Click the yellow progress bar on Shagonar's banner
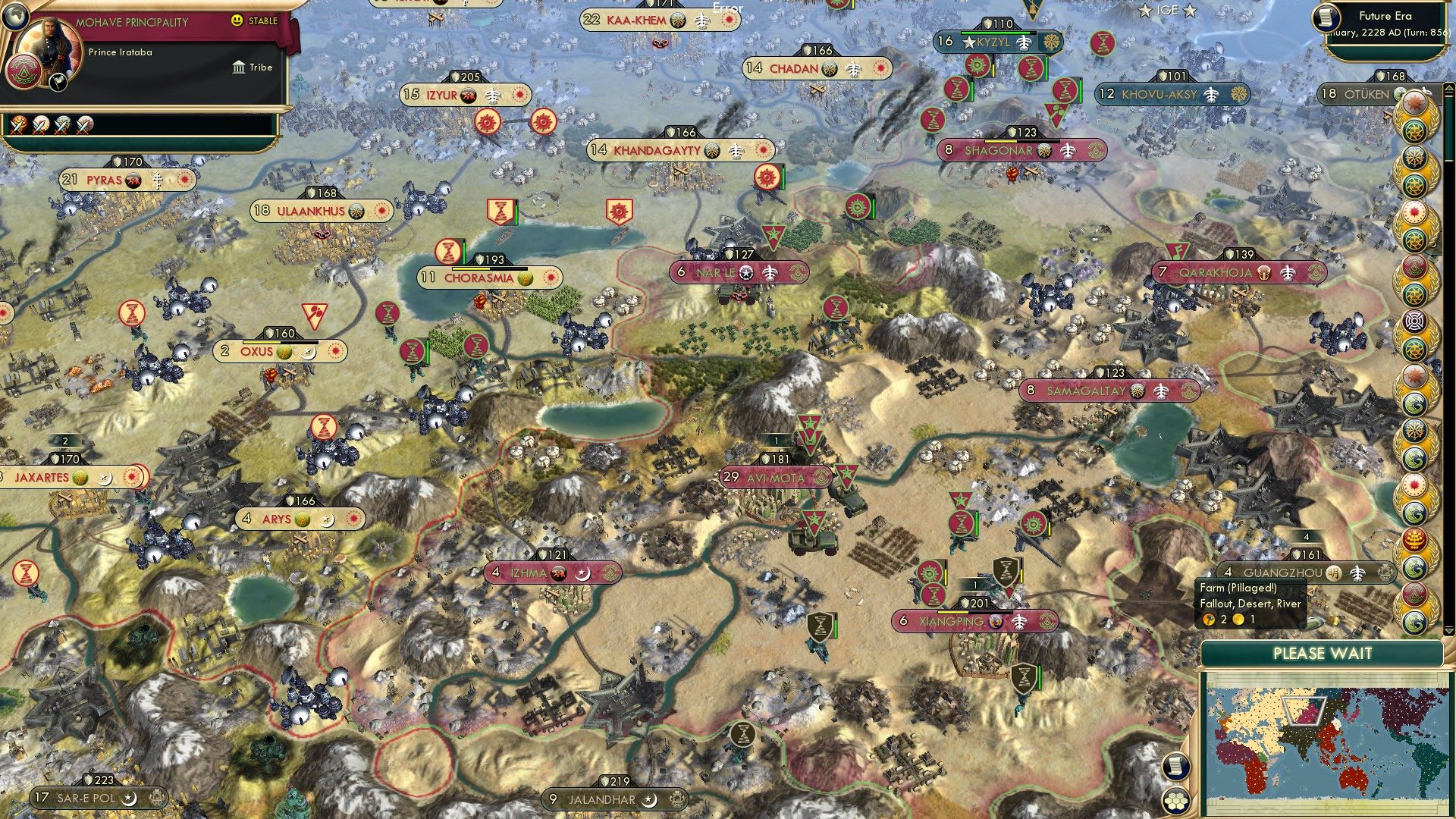 pyautogui.click(x=1001, y=141)
